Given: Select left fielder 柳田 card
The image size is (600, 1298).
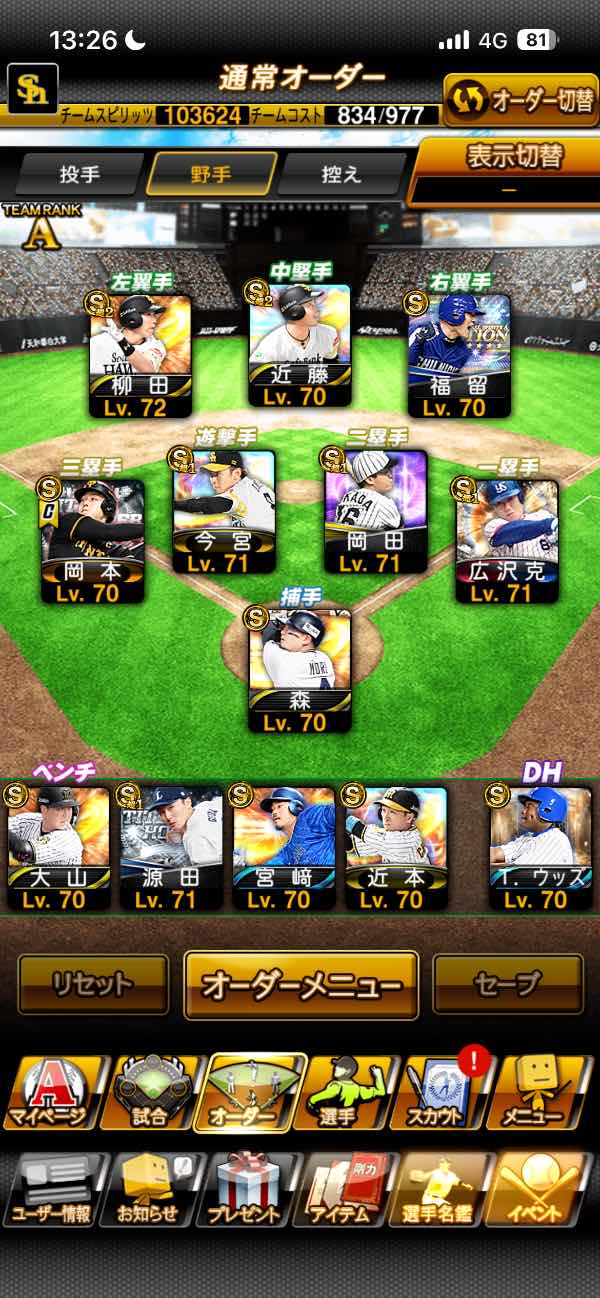Looking at the screenshot, I should tap(140, 356).
